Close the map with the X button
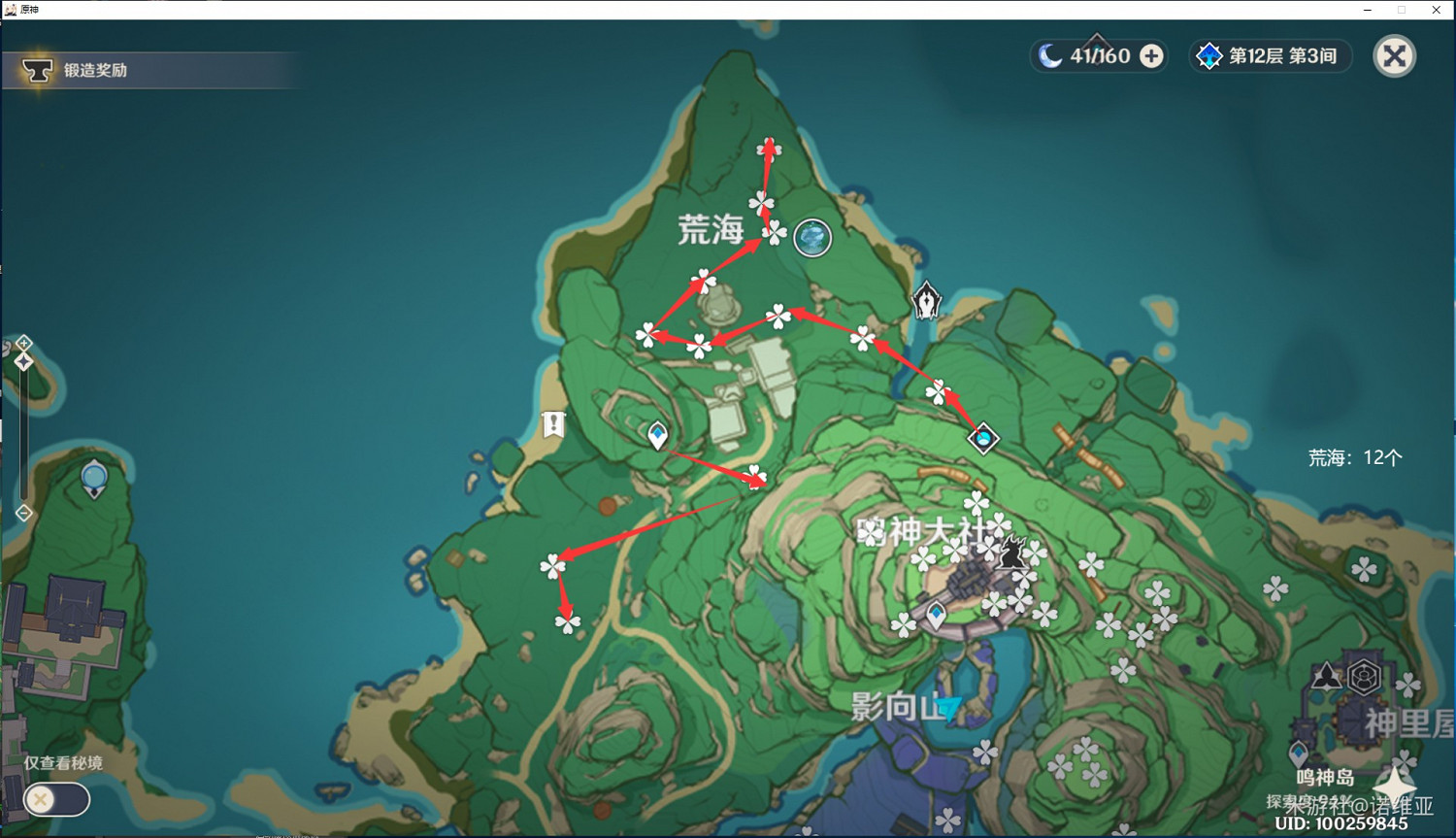 point(1395,55)
